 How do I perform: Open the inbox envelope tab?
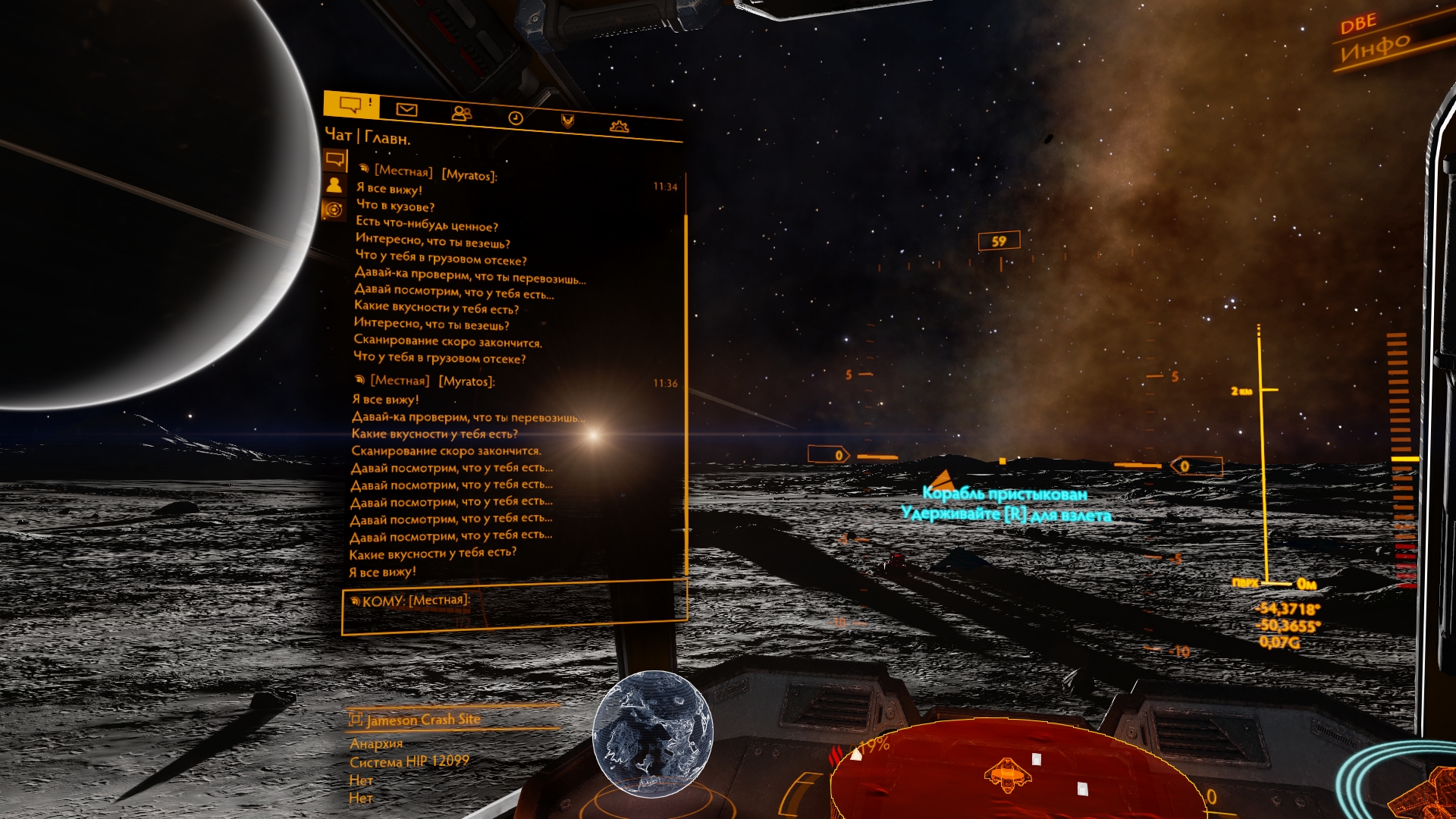coord(406,110)
